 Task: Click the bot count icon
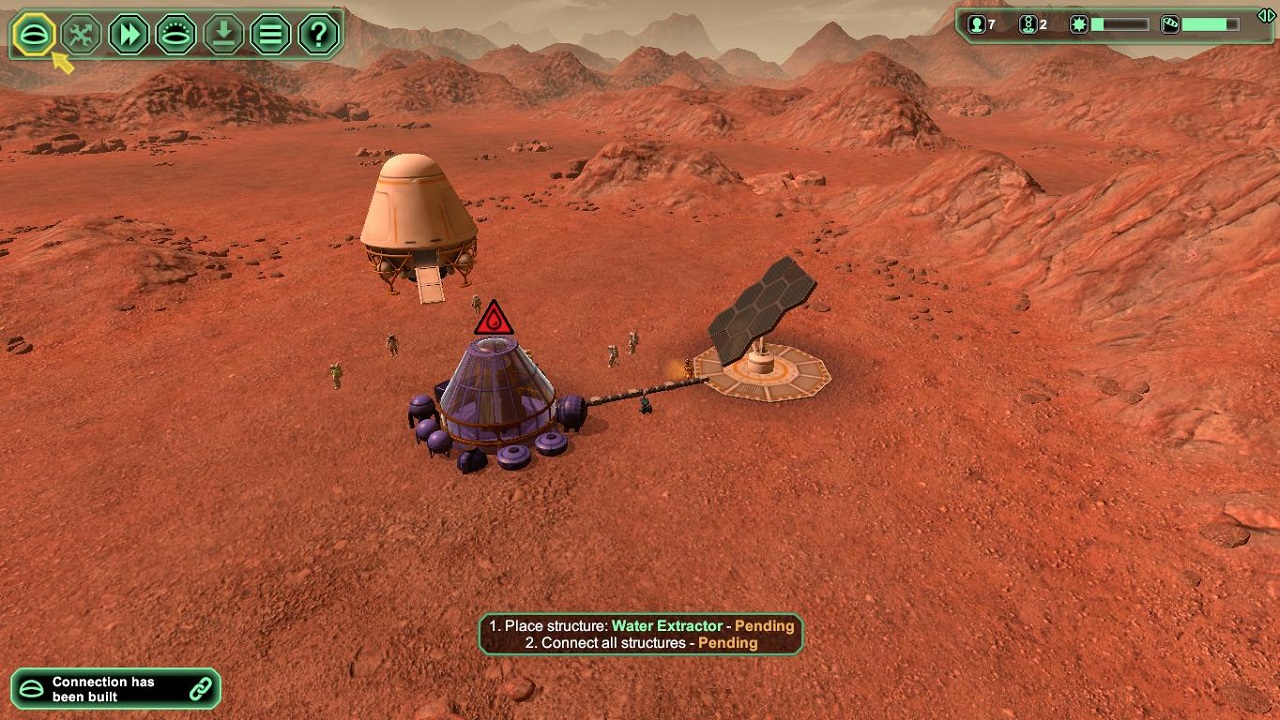point(1027,25)
